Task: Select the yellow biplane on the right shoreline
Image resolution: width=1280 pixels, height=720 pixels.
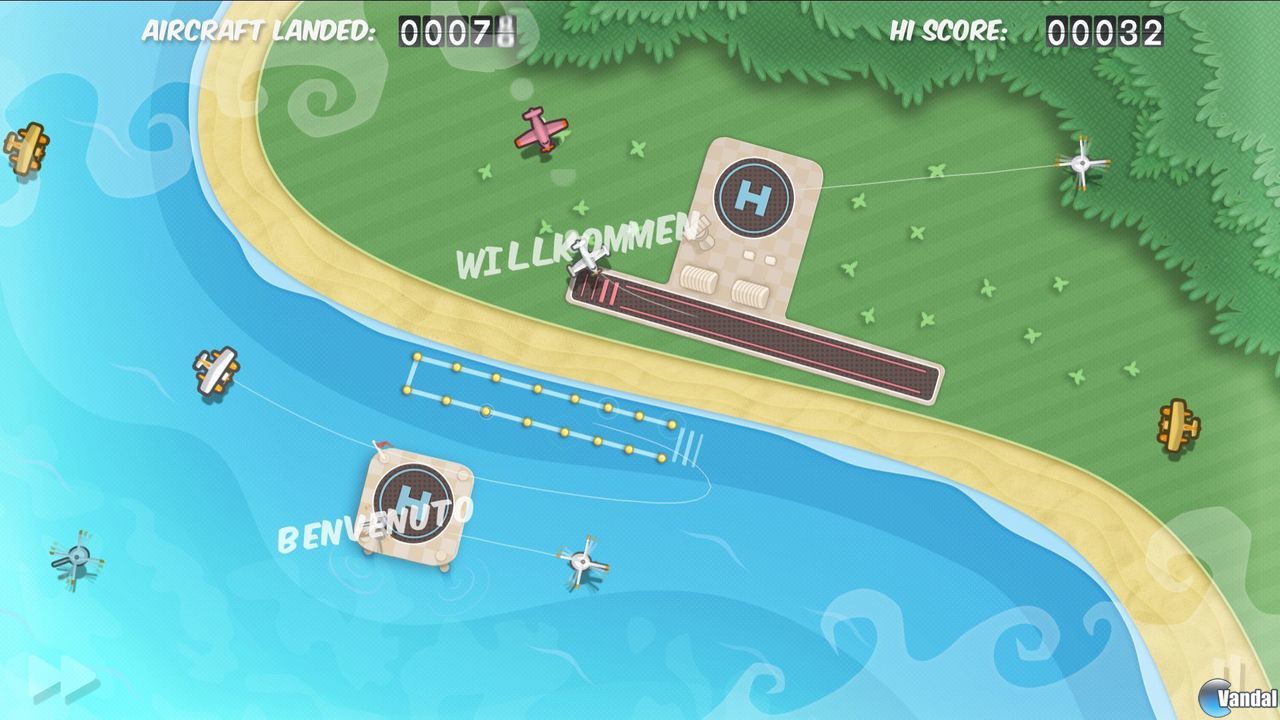Action: (x=1180, y=424)
